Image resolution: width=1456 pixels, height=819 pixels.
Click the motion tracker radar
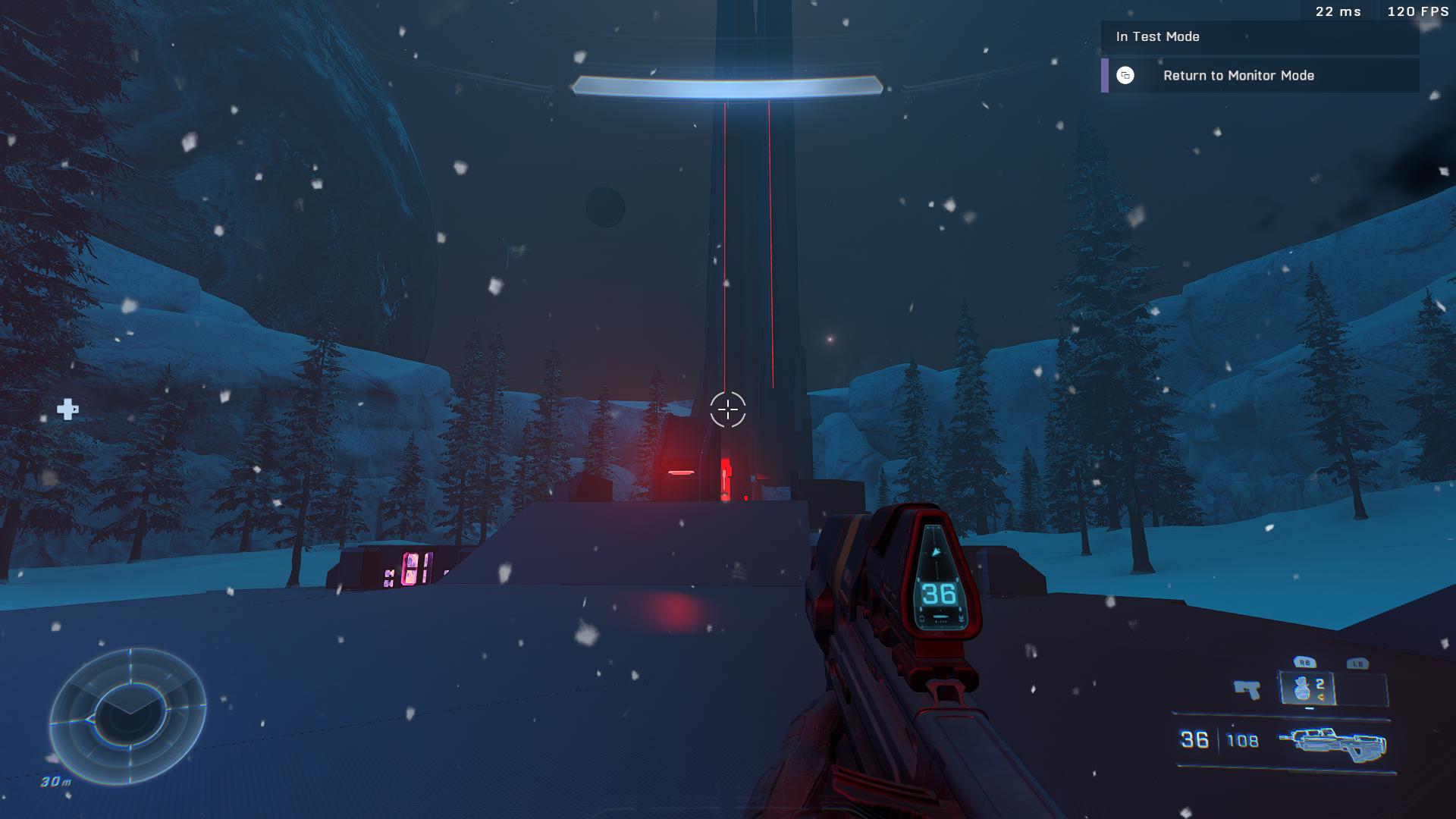point(128,716)
